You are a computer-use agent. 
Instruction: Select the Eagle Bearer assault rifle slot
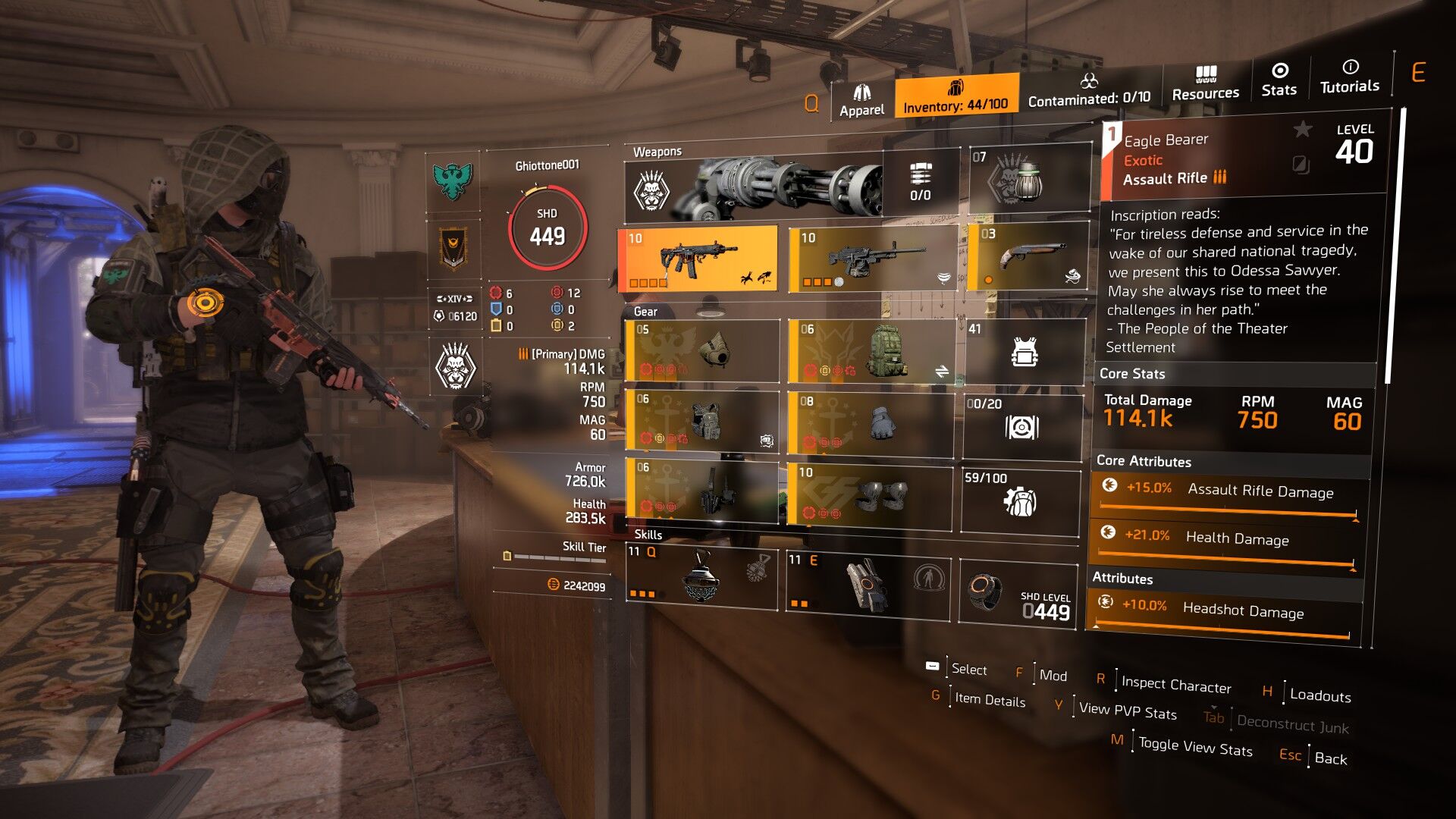[x=698, y=259]
